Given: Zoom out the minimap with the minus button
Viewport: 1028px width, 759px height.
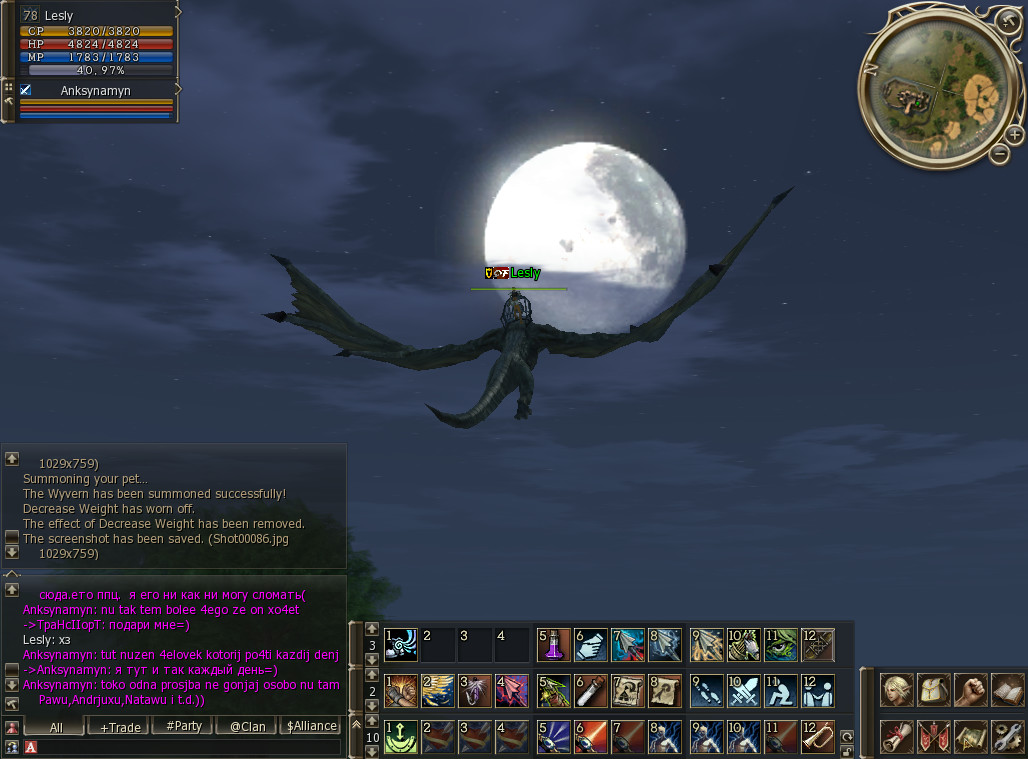Looking at the screenshot, I should [999, 154].
